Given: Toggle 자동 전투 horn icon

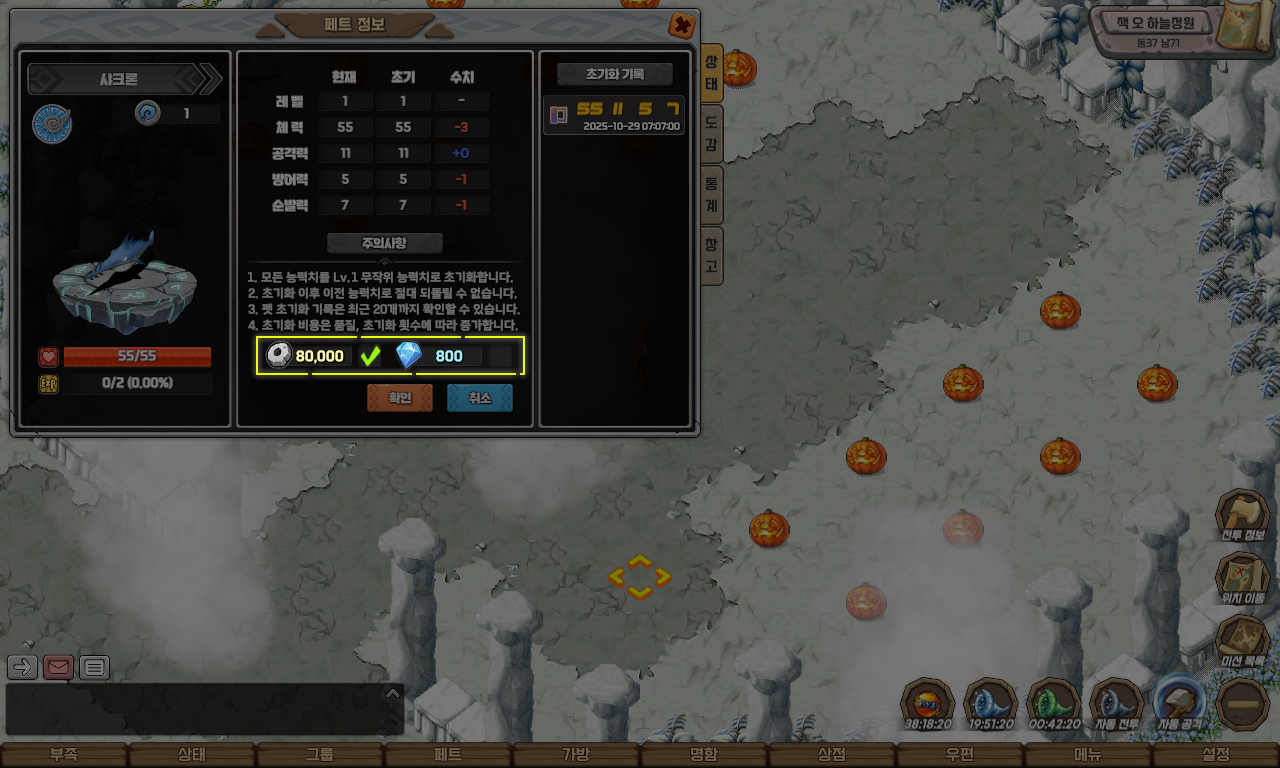Looking at the screenshot, I should point(1116,704).
